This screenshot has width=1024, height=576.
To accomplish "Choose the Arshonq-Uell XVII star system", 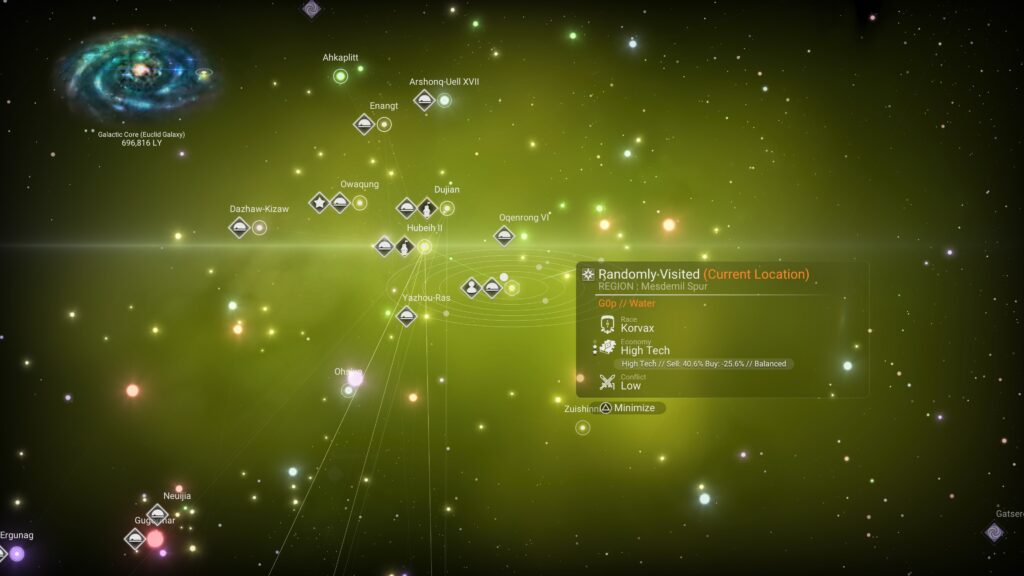I will click(x=445, y=100).
